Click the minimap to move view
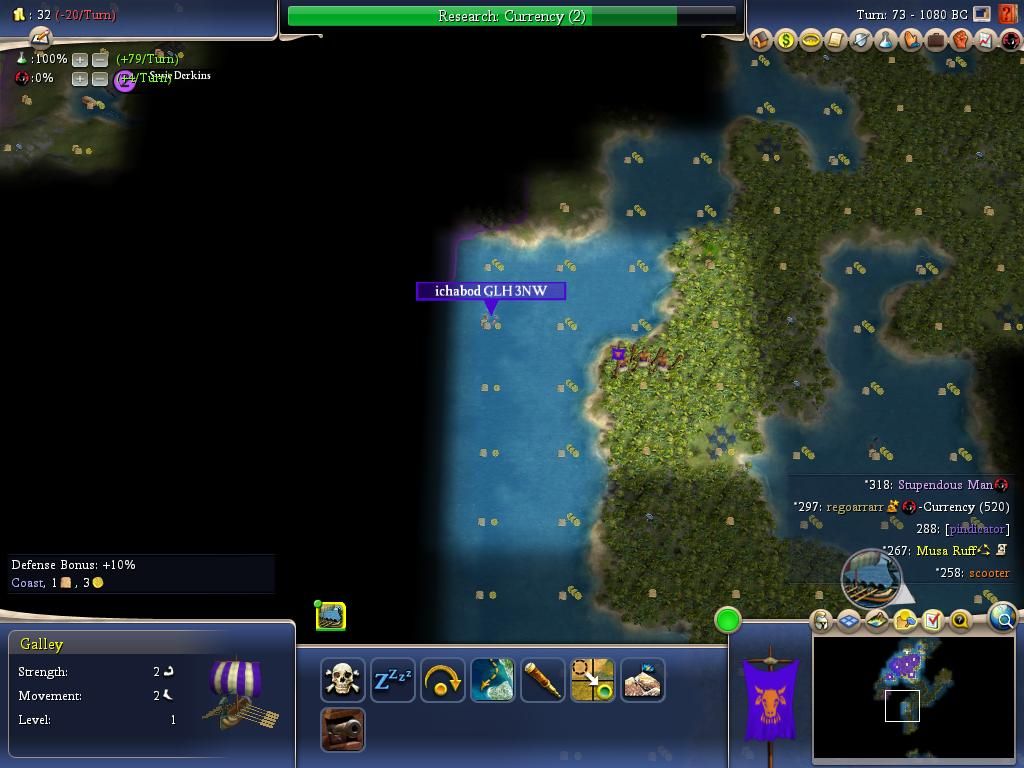This screenshot has width=1024, height=768. pos(915,695)
